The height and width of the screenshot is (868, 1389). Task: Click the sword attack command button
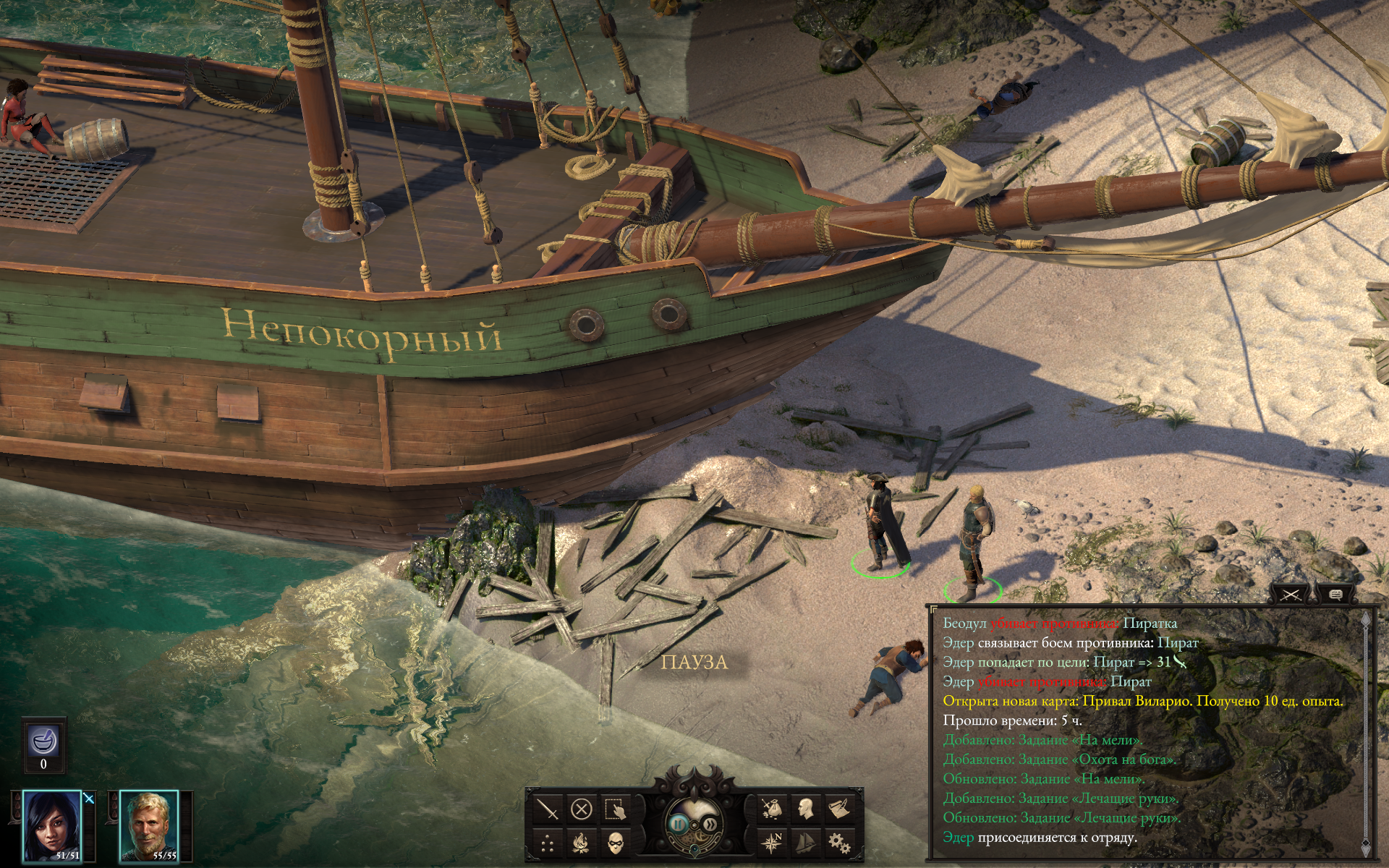pyautogui.click(x=548, y=809)
